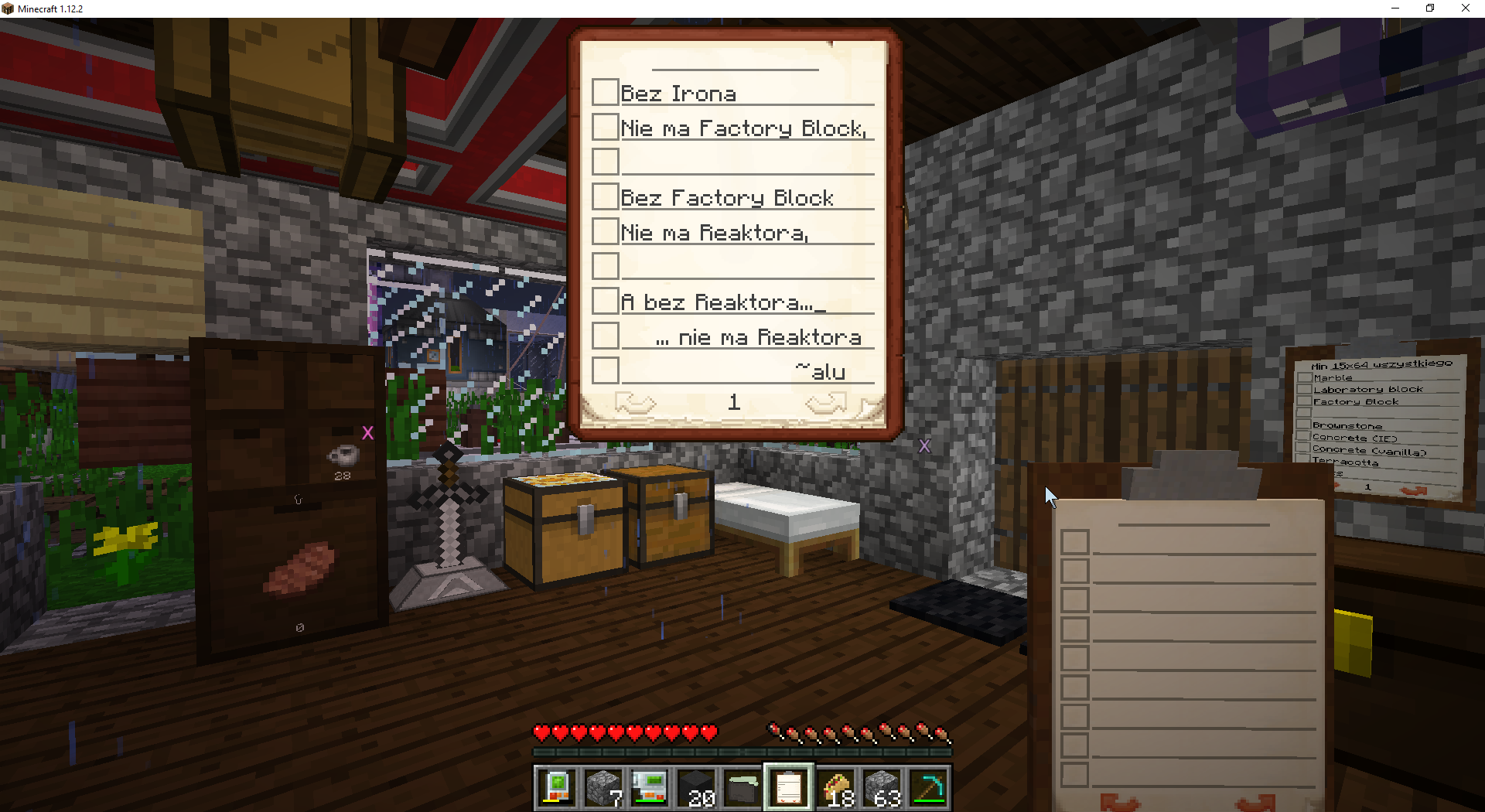Click the clipboard's blank title line
The image size is (1485, 812).
(734, 61)
